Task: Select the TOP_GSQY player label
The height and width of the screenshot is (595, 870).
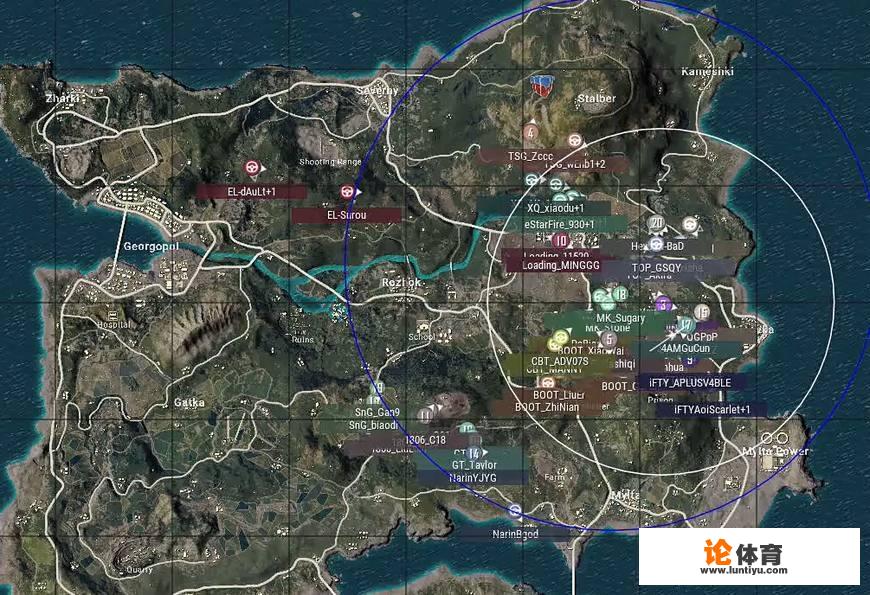Action: (x=657, y=268)
